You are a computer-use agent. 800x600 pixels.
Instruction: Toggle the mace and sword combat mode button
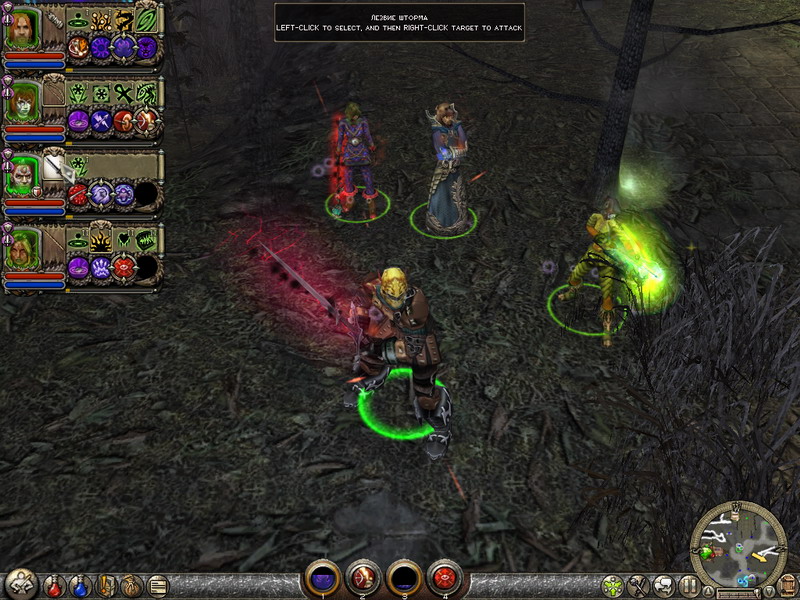click(639, 584)
